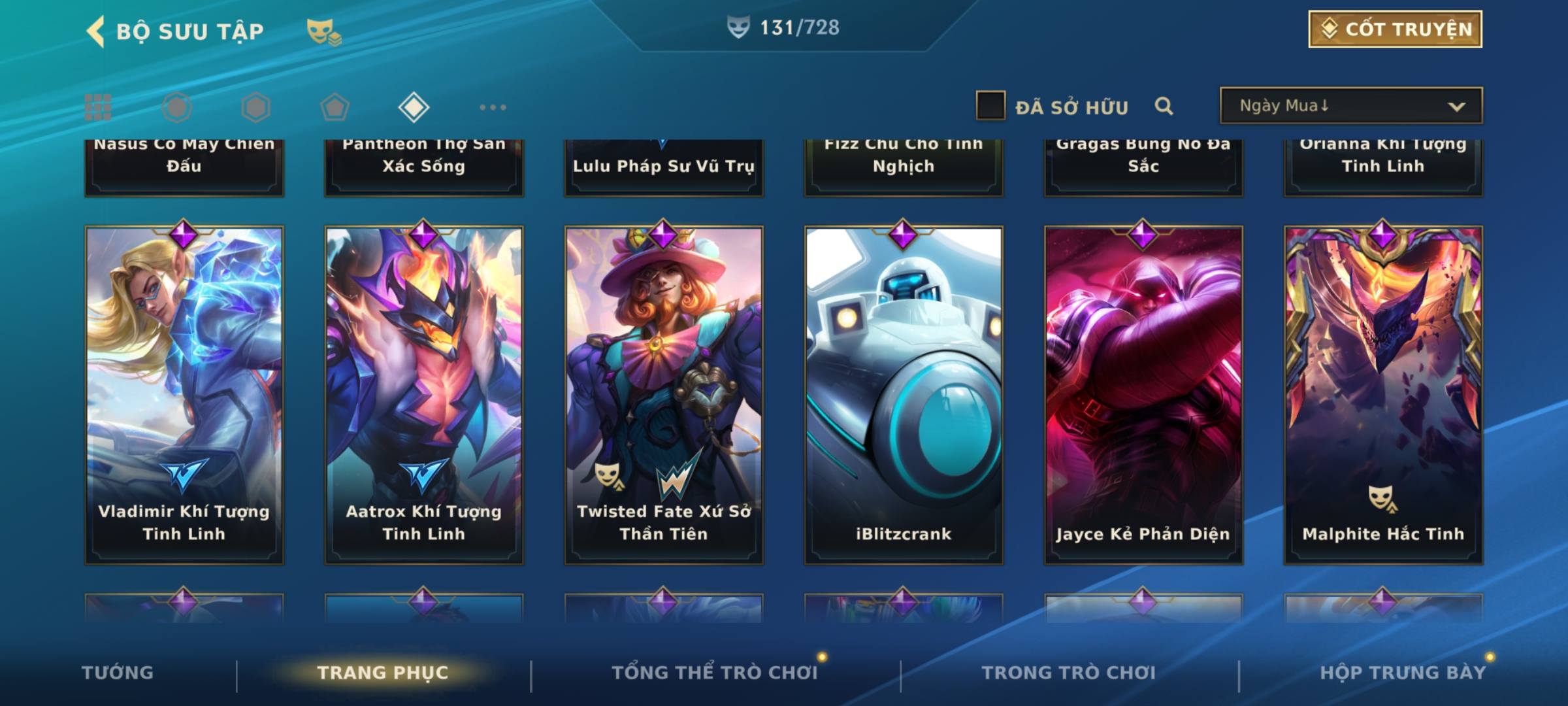1568x706 pixels.
Task: Go back from Bộ Sưu Tập
Action: pyautogui.click(x=96, y=31)
